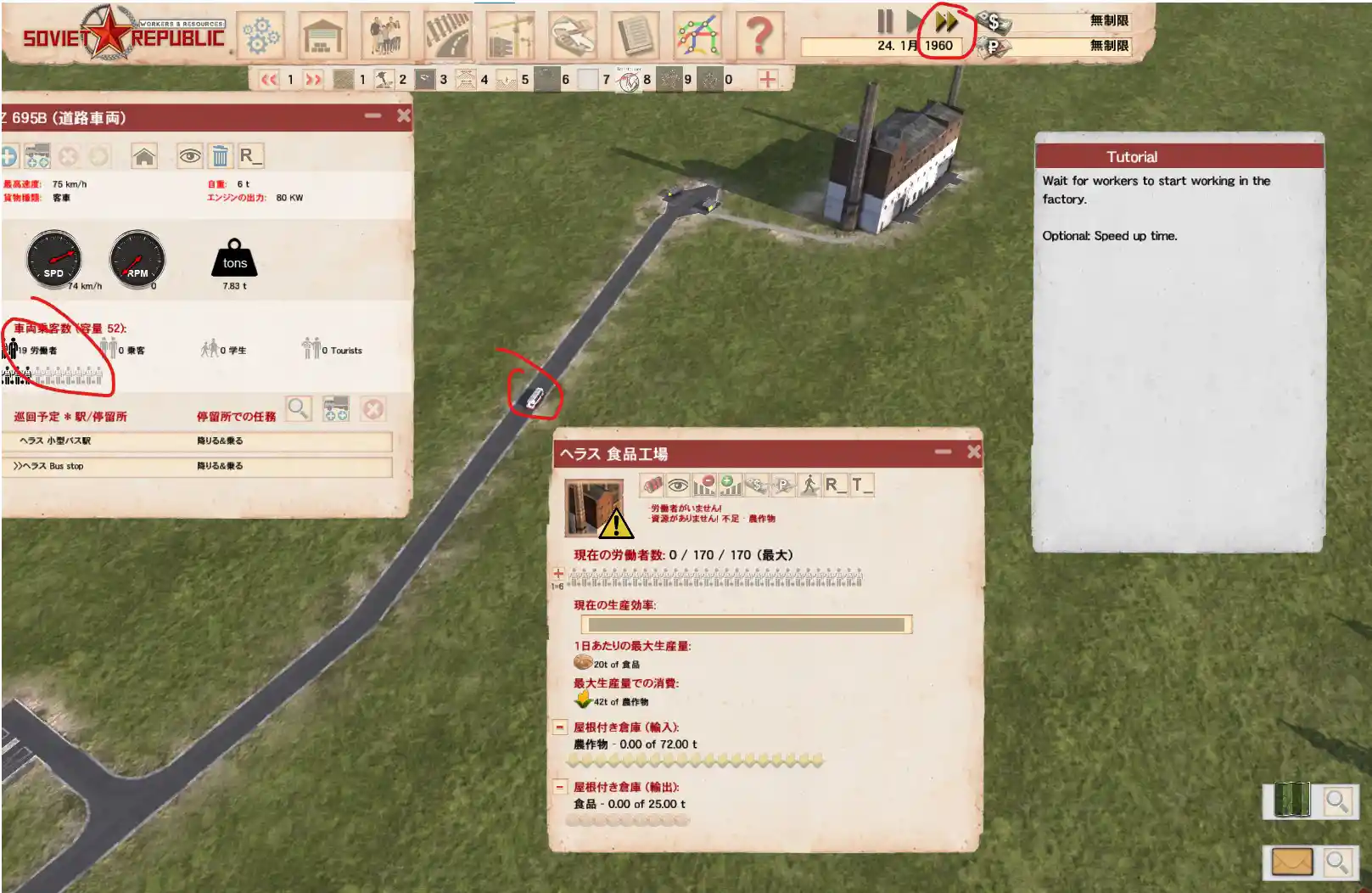1372x893 pixels.
Task: Open help with the red question mark
Action: [759, 35]
